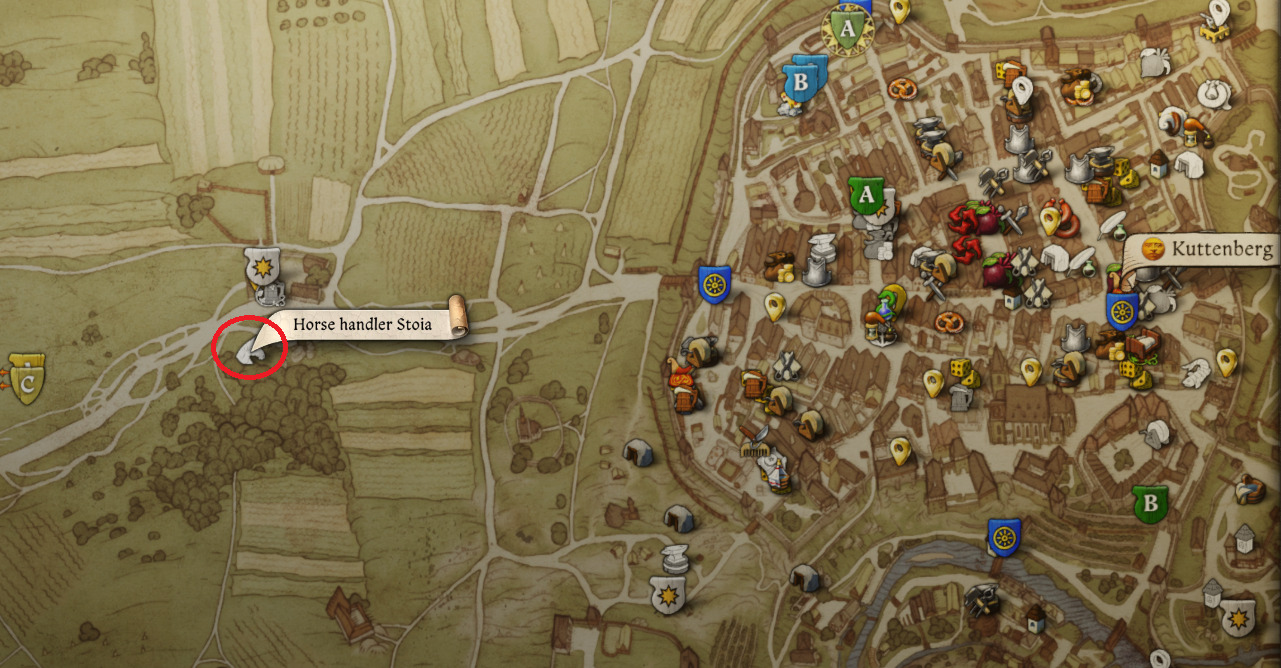1281x668 pixels.
Task: Select the blue wheel shield beside the river
Action: (x=1004, y=538)
